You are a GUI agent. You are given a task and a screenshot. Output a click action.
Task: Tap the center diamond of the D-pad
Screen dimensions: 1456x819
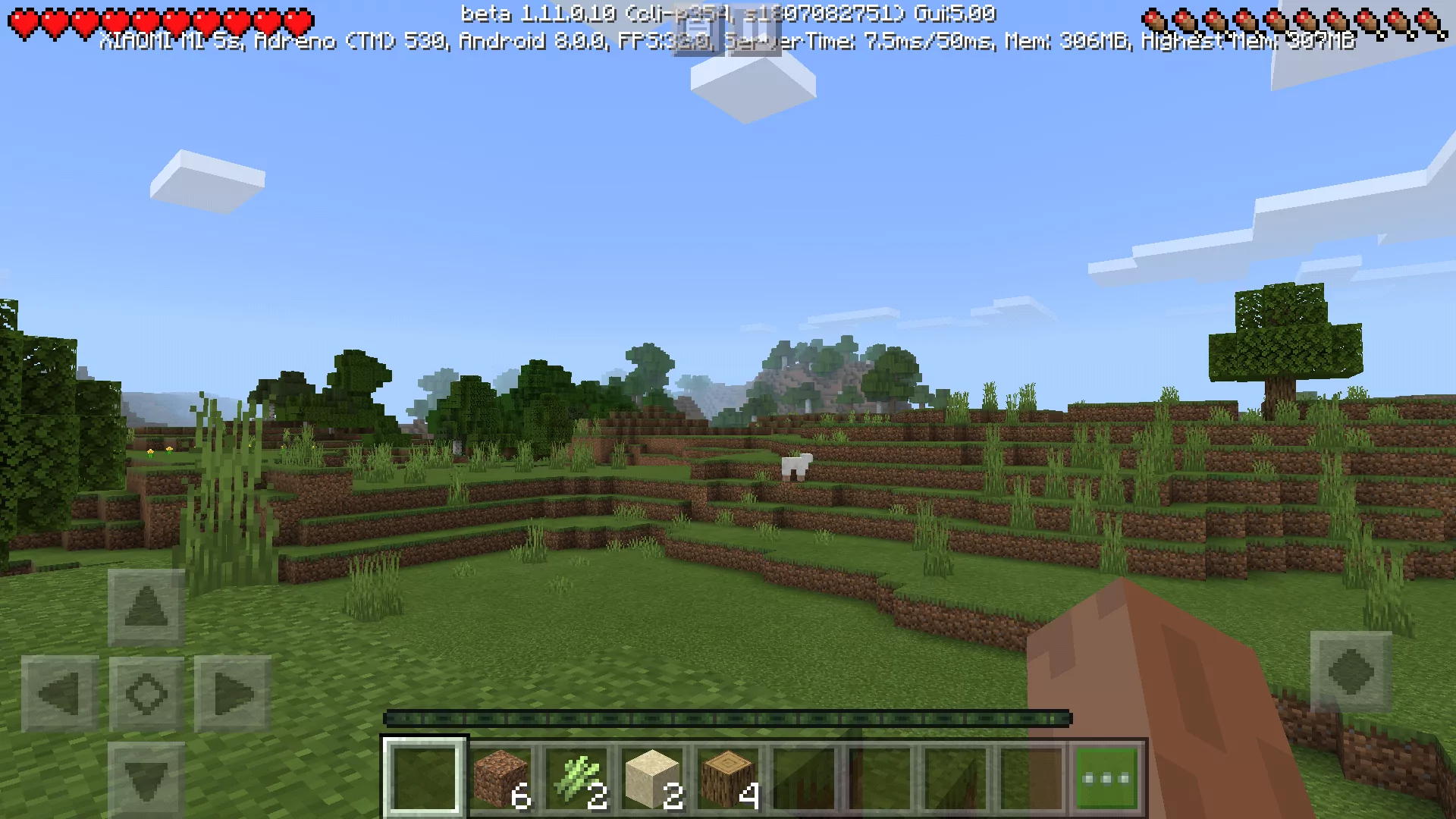coord(146,693)
